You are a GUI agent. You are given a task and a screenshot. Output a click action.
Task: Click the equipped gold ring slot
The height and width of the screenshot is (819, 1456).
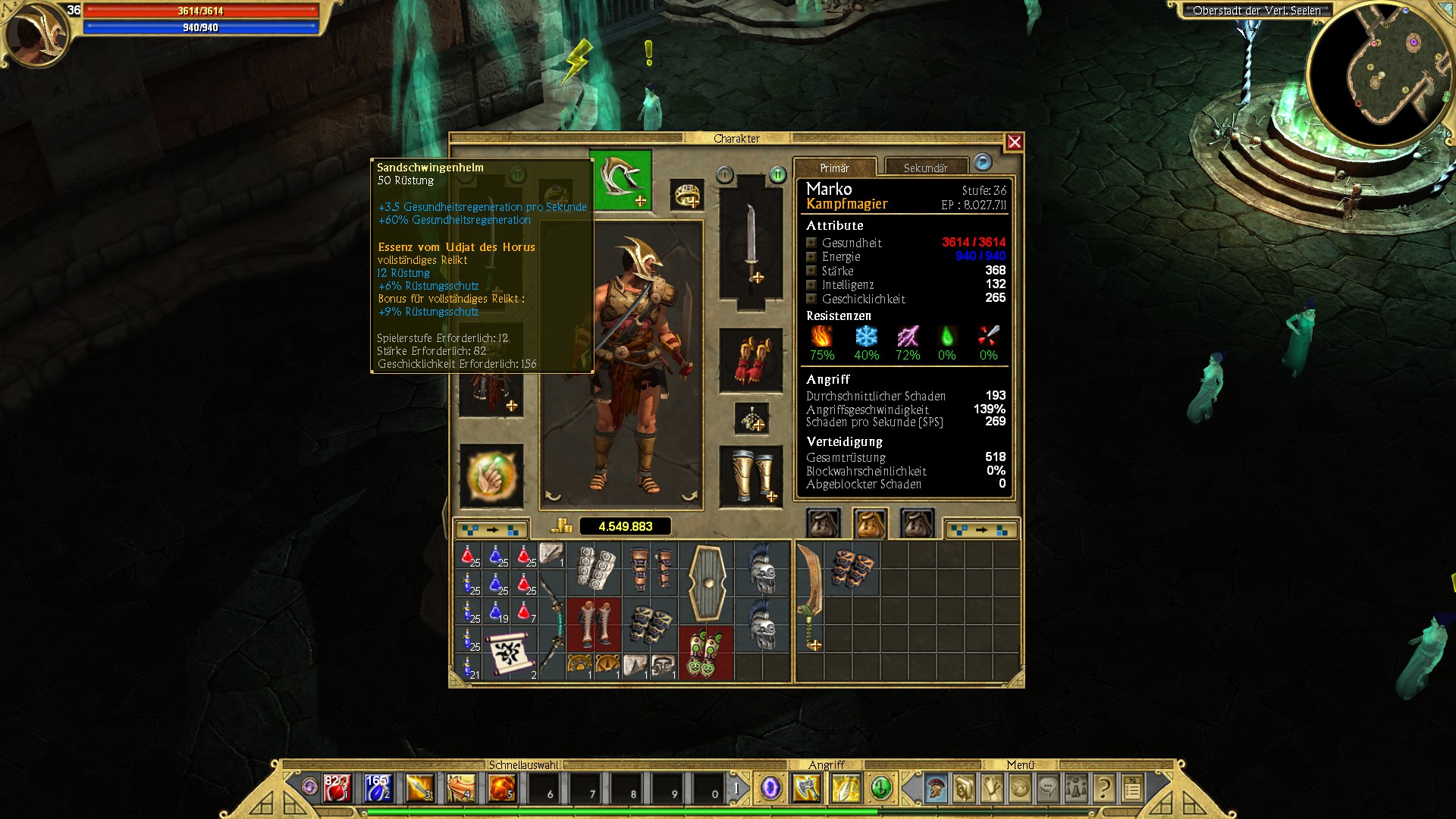coord(687,195)
